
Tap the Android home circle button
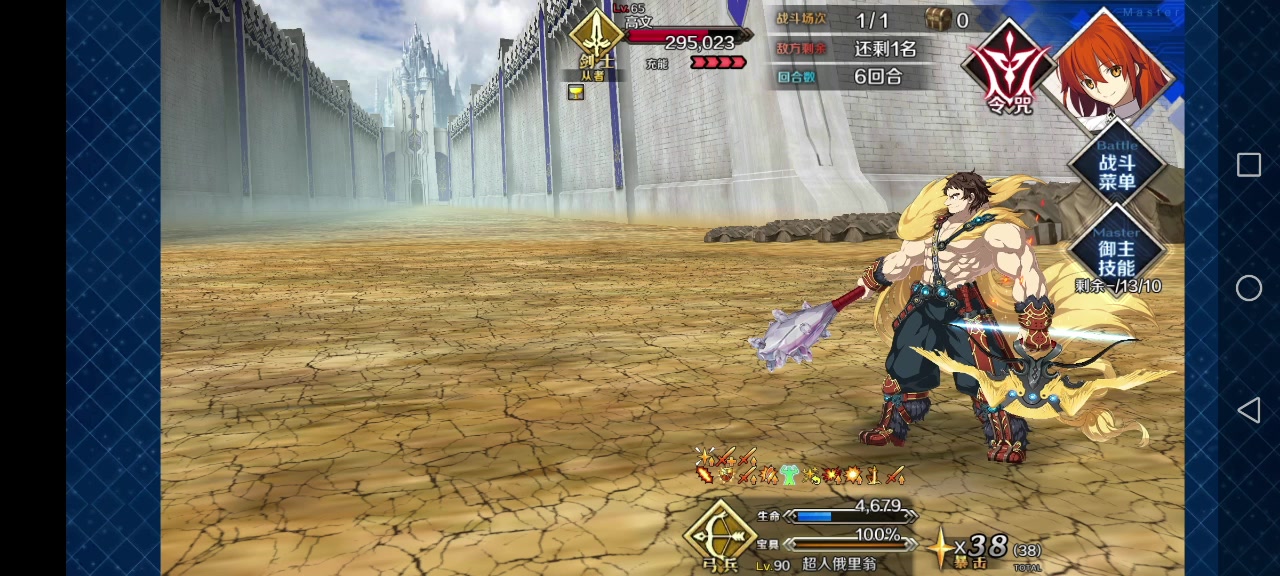(x=1249, y=288)
